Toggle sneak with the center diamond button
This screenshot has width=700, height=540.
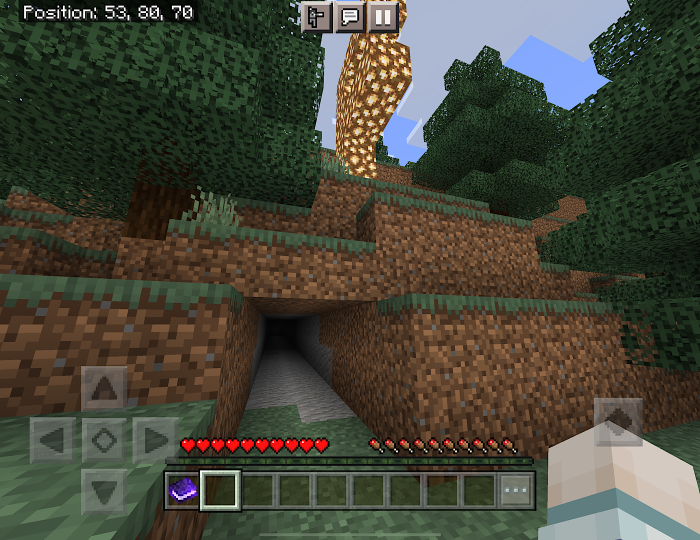point(104,439)
